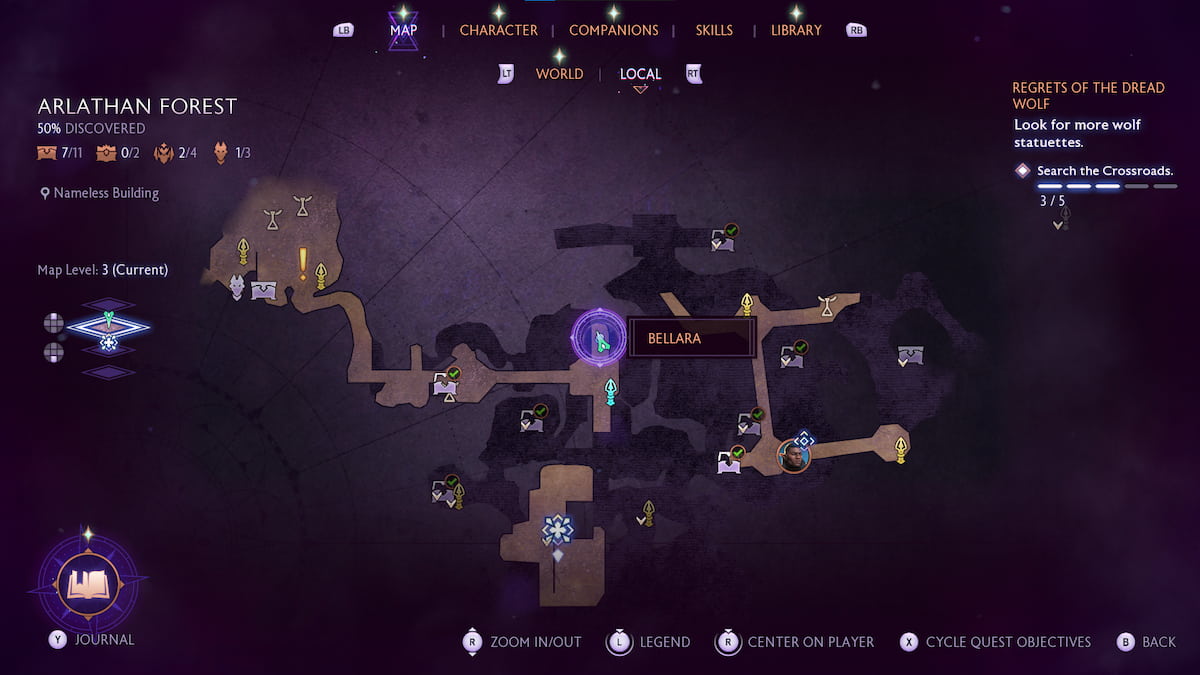Screen dimensions: 1200x675
Task: Switch to the Character tab
Action: coord(498,30)
